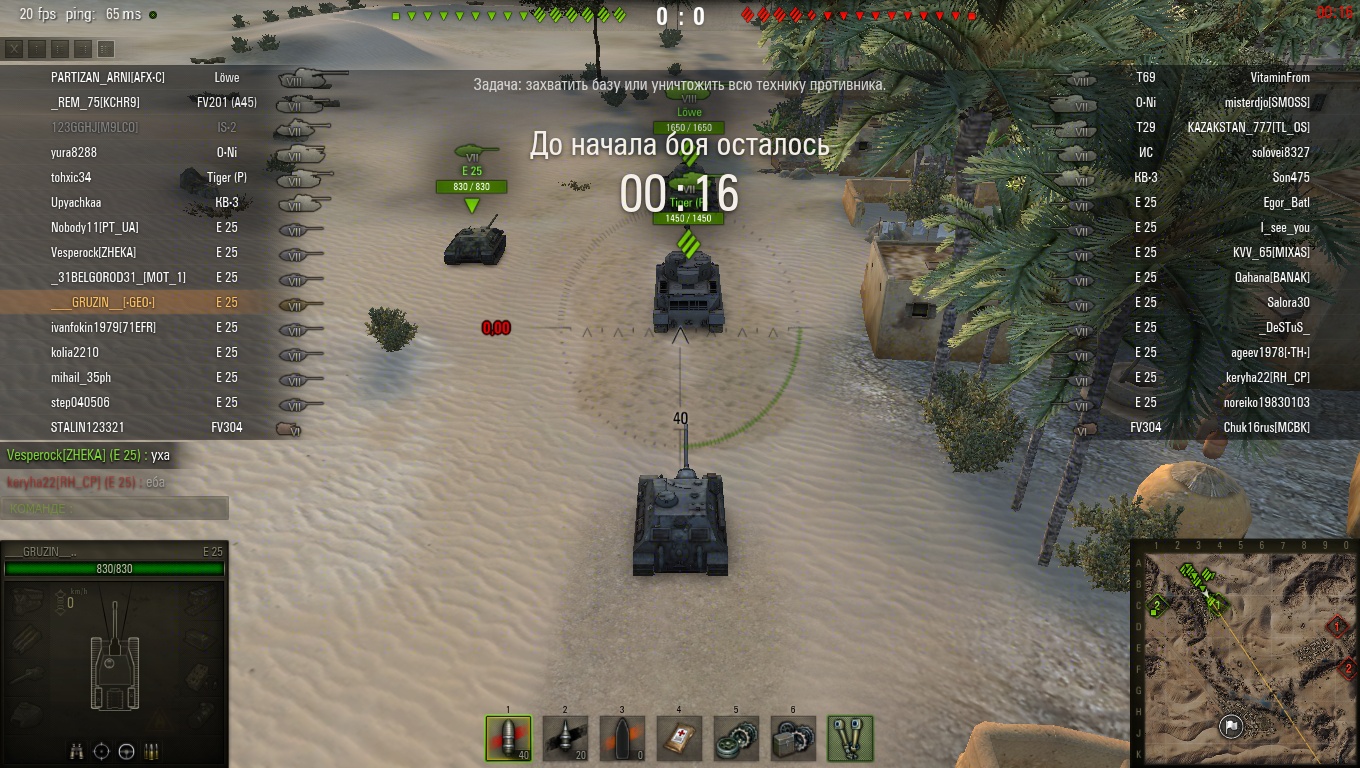Image resolution: width=1360 pixels, height=768 pixels.
Task: Activate the gears and wheels consumable in slot 5
Action: pyautogui.click(x=736, y=738)
